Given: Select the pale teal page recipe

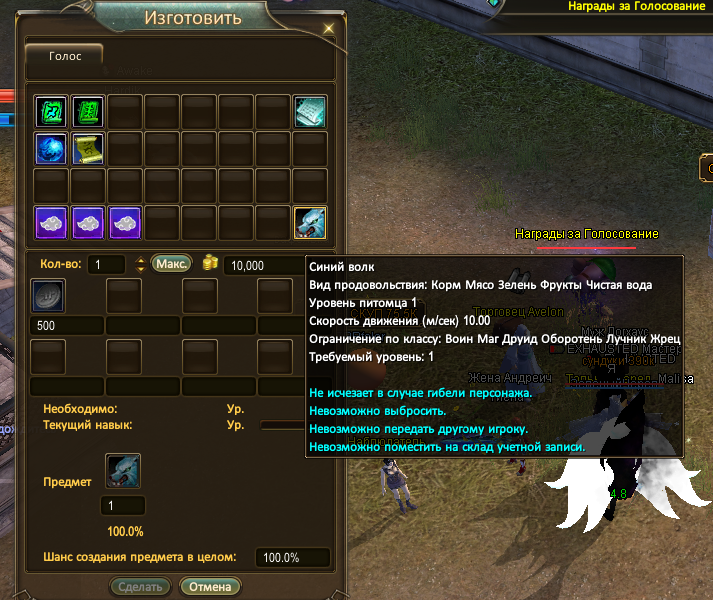Looking at the screenshot, I should click(x=309, y=111).
